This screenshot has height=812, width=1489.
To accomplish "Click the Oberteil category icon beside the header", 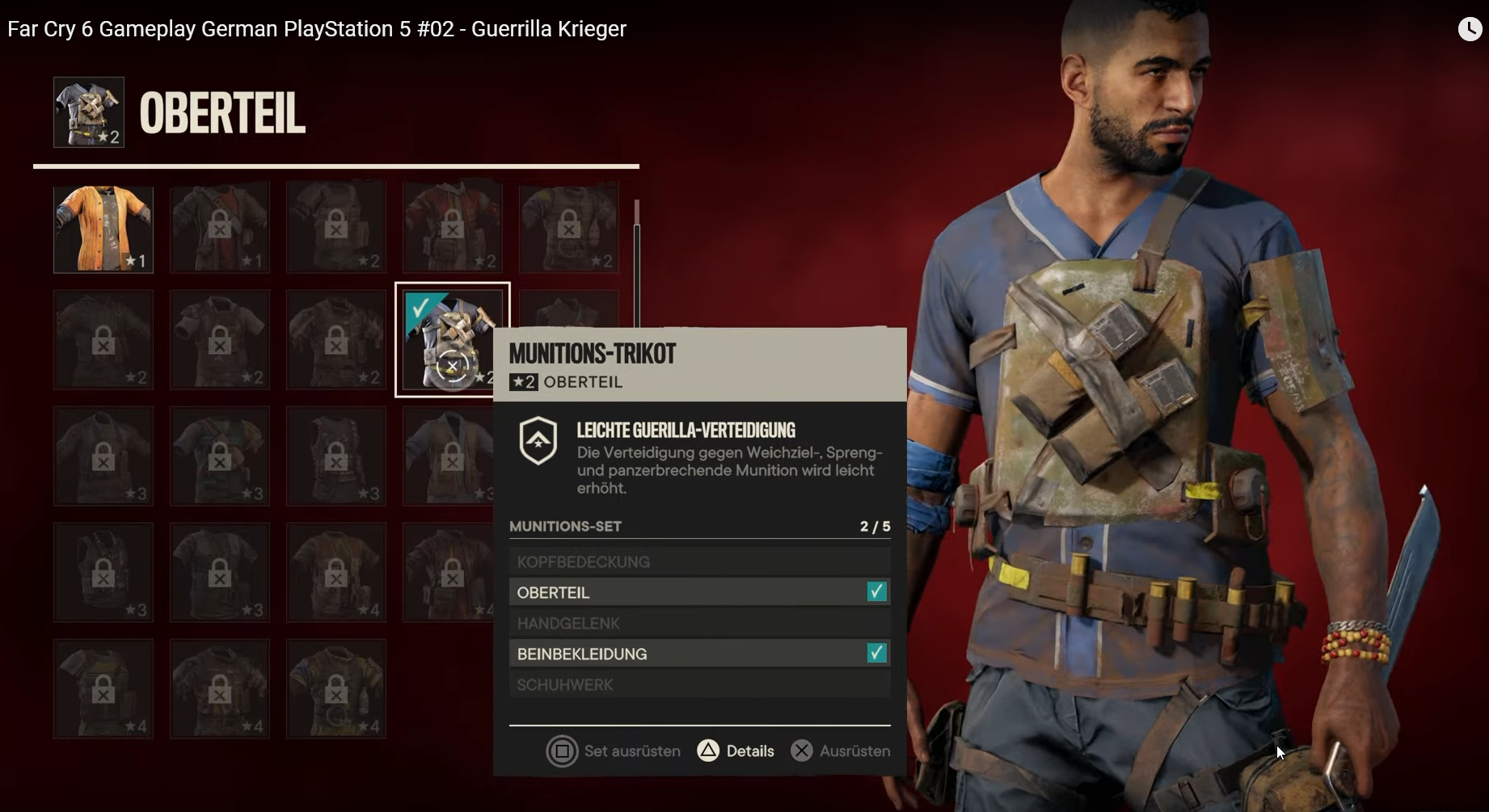I will click(x=87, y=112).
